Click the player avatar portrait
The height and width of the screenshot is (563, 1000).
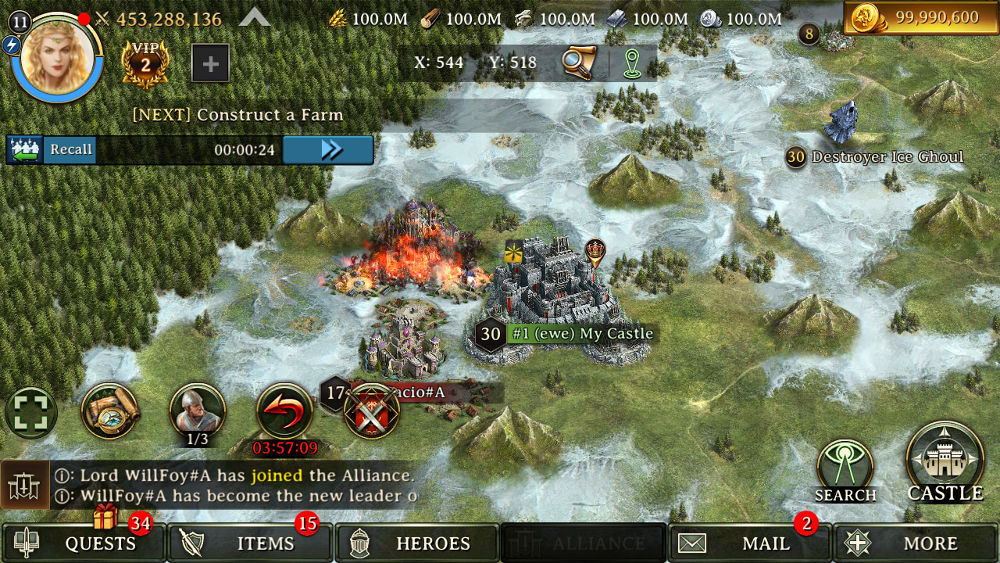pyautogui.click(x=57, y=55)
